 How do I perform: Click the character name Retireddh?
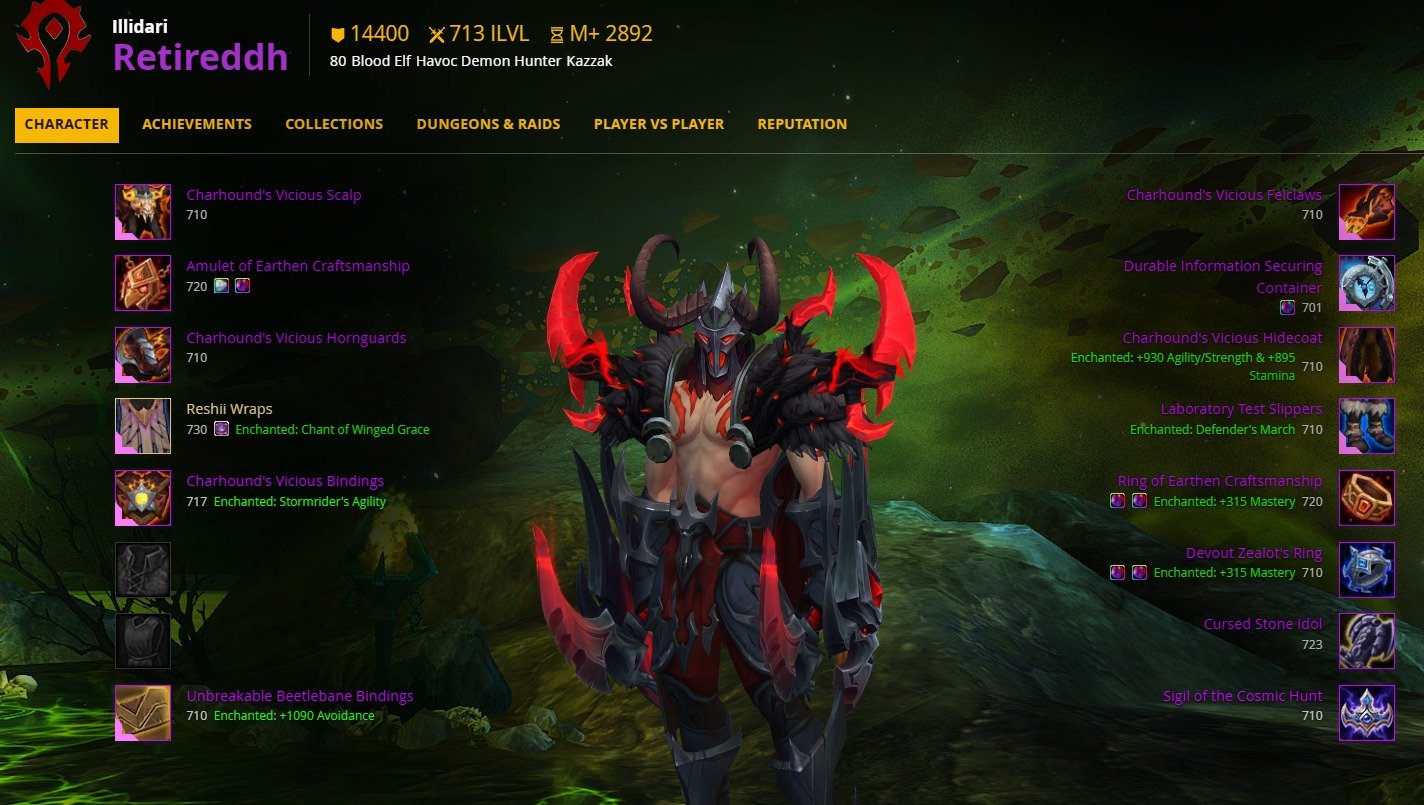click(199, 57)
